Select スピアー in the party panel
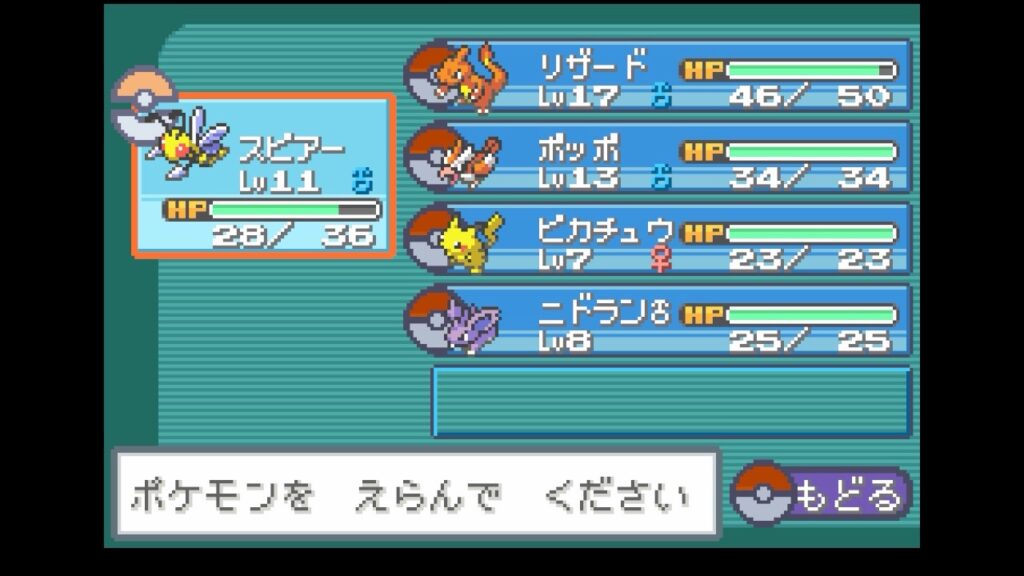1024x576 pixels. [265, 177]
